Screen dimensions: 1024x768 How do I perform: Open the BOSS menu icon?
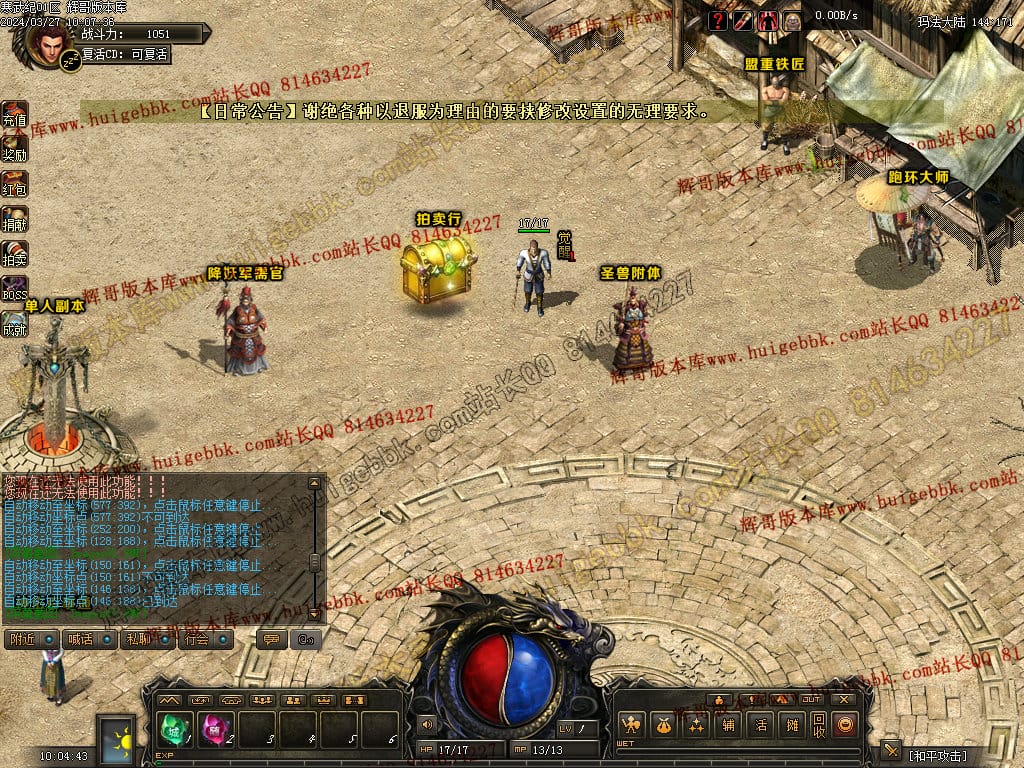pos(14,288)
